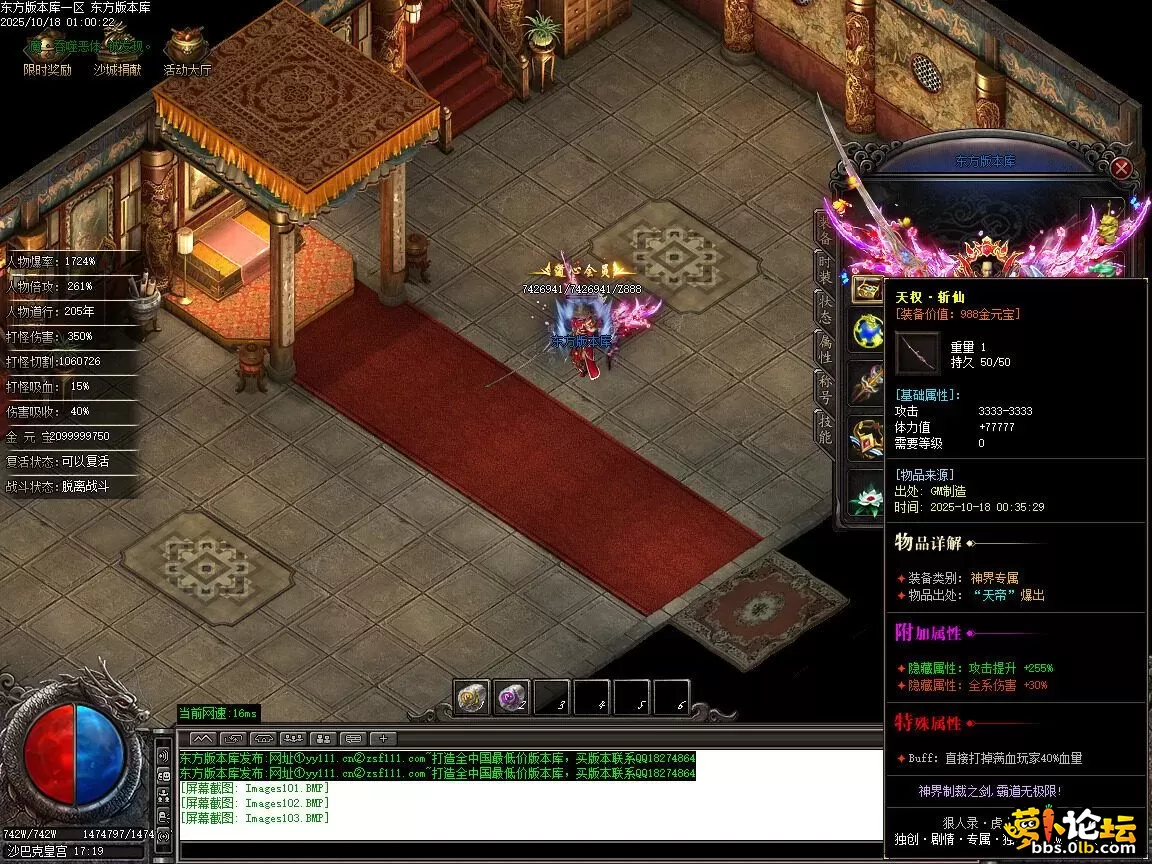Open the 时装 fashion tab
Image resolution: width=1152 pixels, height=864 pixels.
tap(825, 267)
